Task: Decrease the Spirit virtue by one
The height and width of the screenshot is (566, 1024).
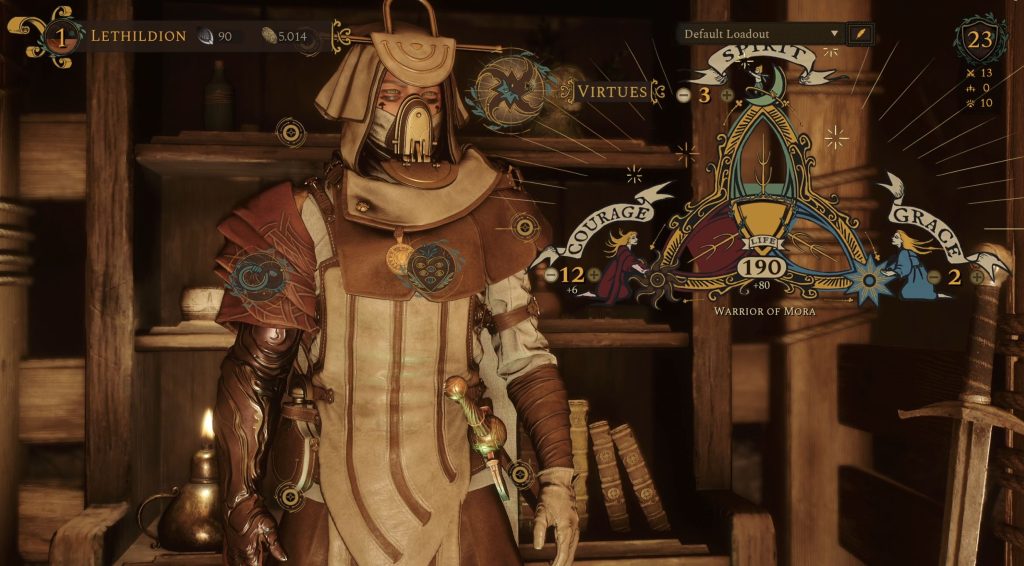Action: pos(683,96)
